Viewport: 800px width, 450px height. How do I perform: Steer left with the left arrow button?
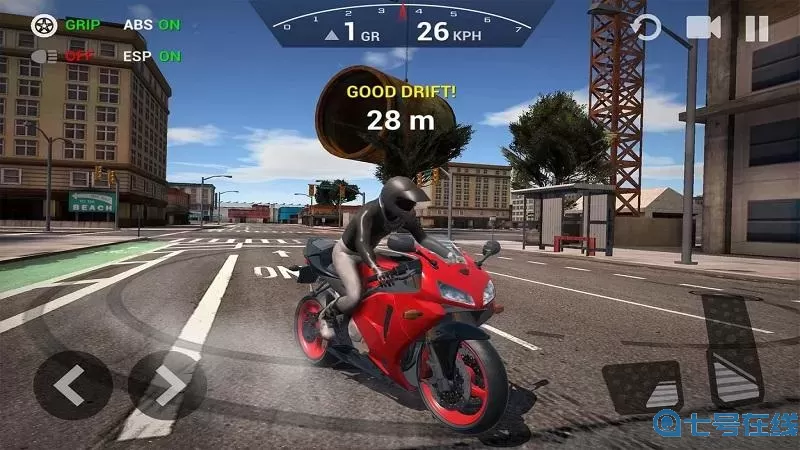72,385
